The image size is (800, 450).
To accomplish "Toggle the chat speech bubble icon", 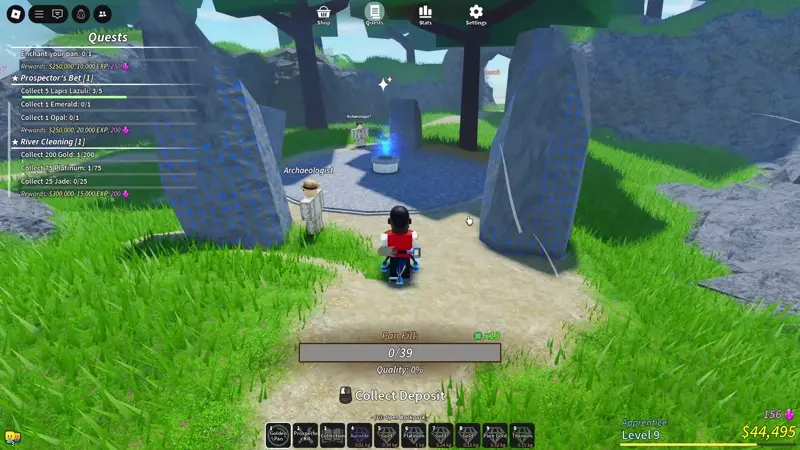I will pos(57,14).
